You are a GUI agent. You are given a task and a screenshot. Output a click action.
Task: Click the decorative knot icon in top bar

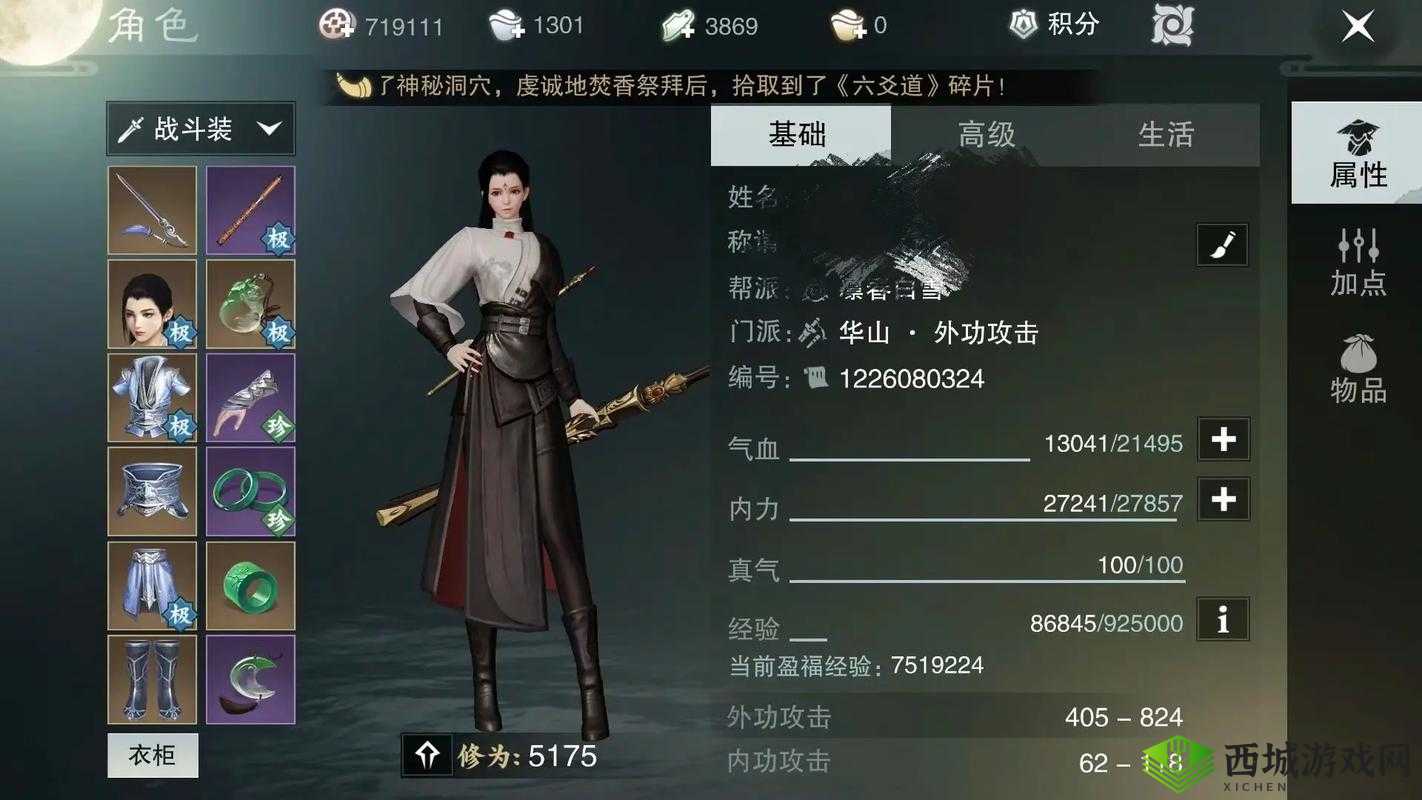click(1170, 25)
